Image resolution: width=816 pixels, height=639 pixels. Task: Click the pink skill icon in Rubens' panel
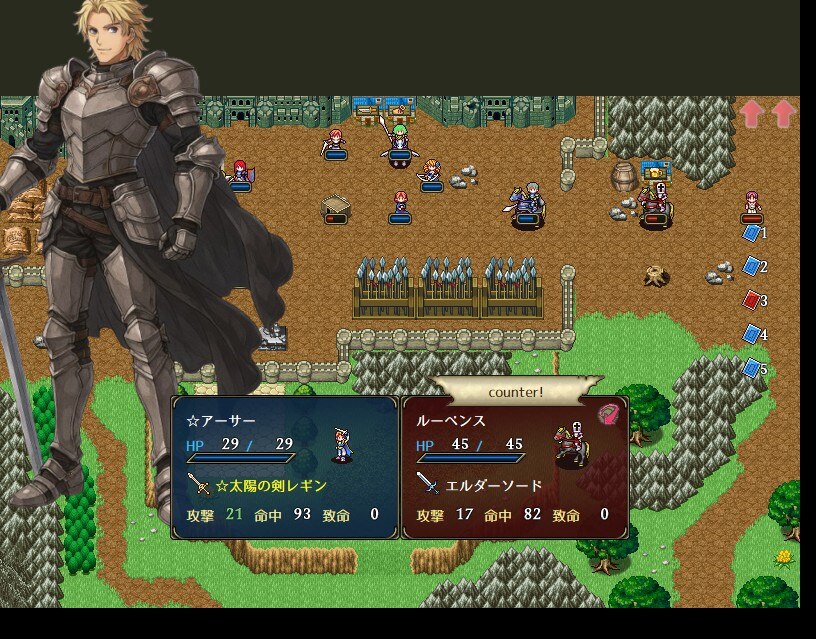point(607,414)
